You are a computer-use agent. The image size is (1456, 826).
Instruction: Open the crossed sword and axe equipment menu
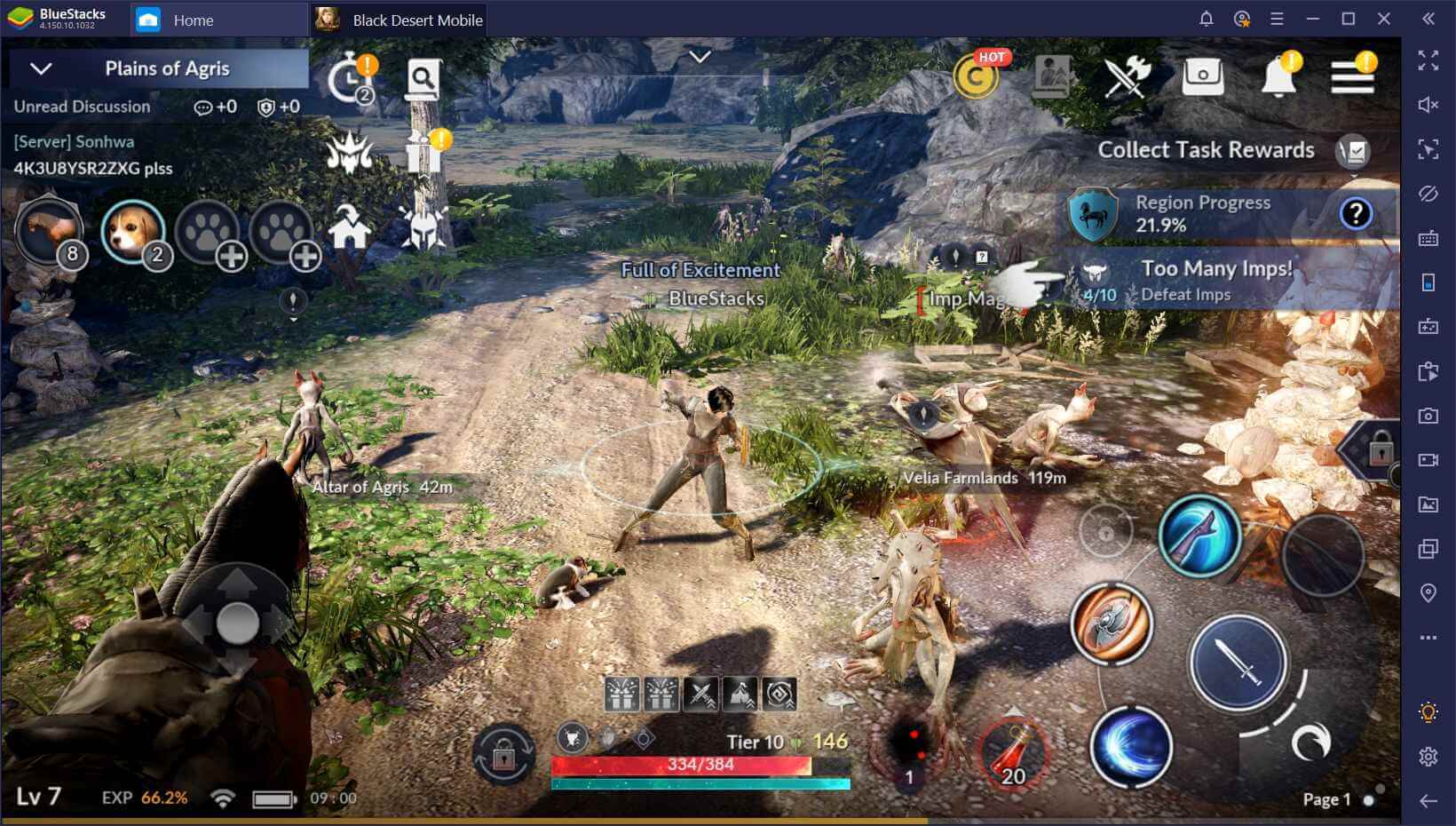pos(1127,75)
